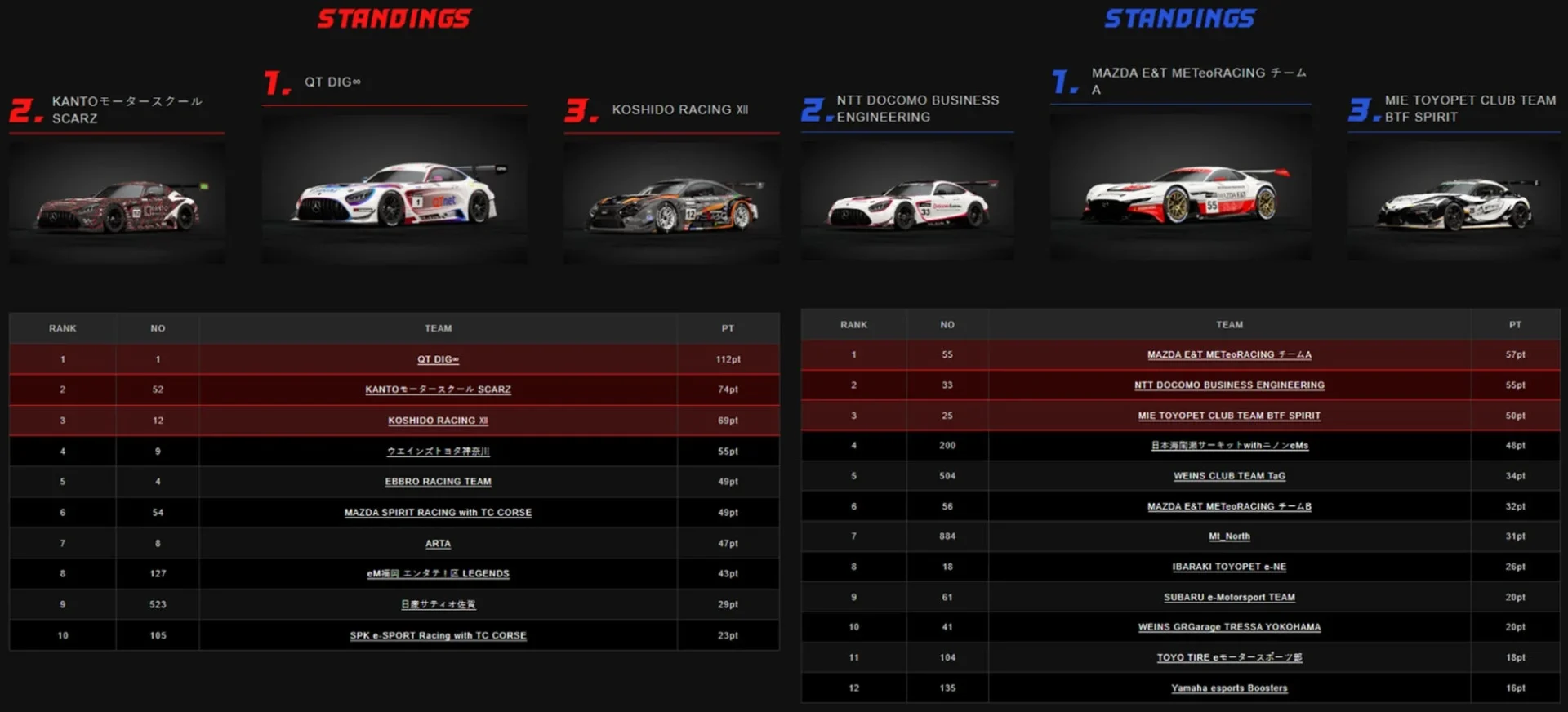Select the MI_North team link
Screen dimensions: 1568x712
[1229, 536]
